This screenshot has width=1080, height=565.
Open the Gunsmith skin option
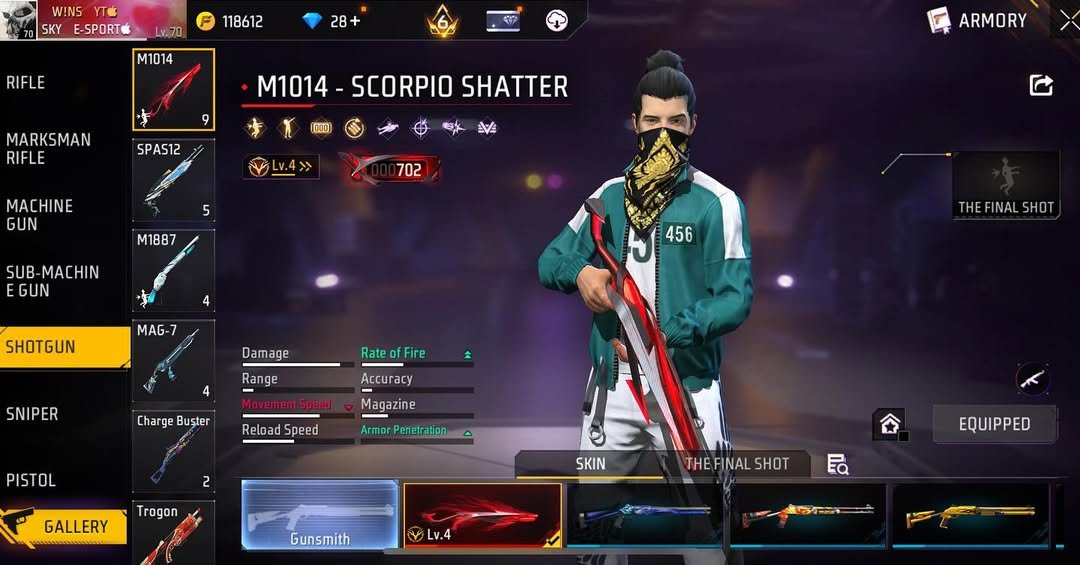tap(320, 515)
